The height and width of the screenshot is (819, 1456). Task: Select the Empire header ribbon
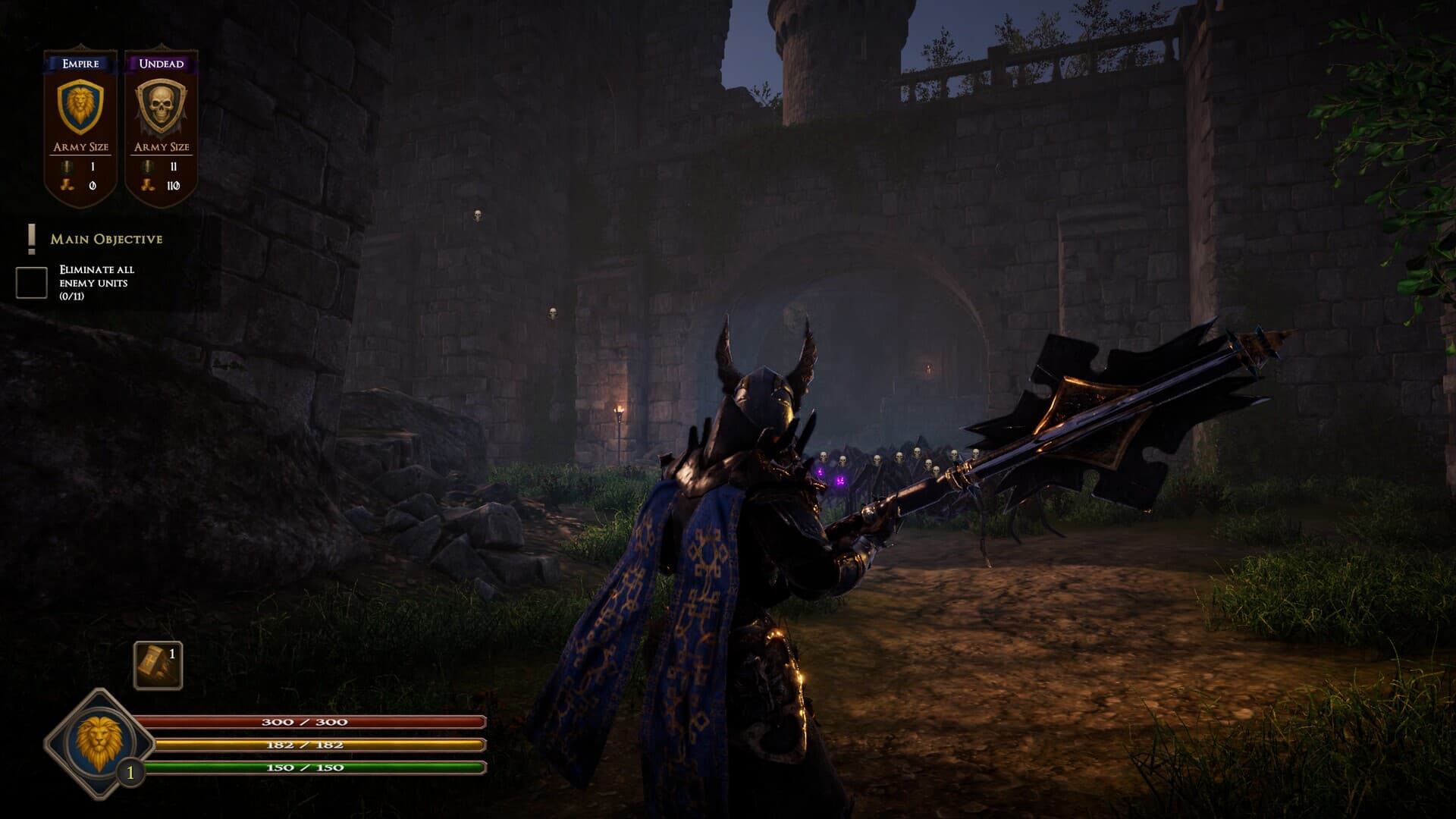78,64
